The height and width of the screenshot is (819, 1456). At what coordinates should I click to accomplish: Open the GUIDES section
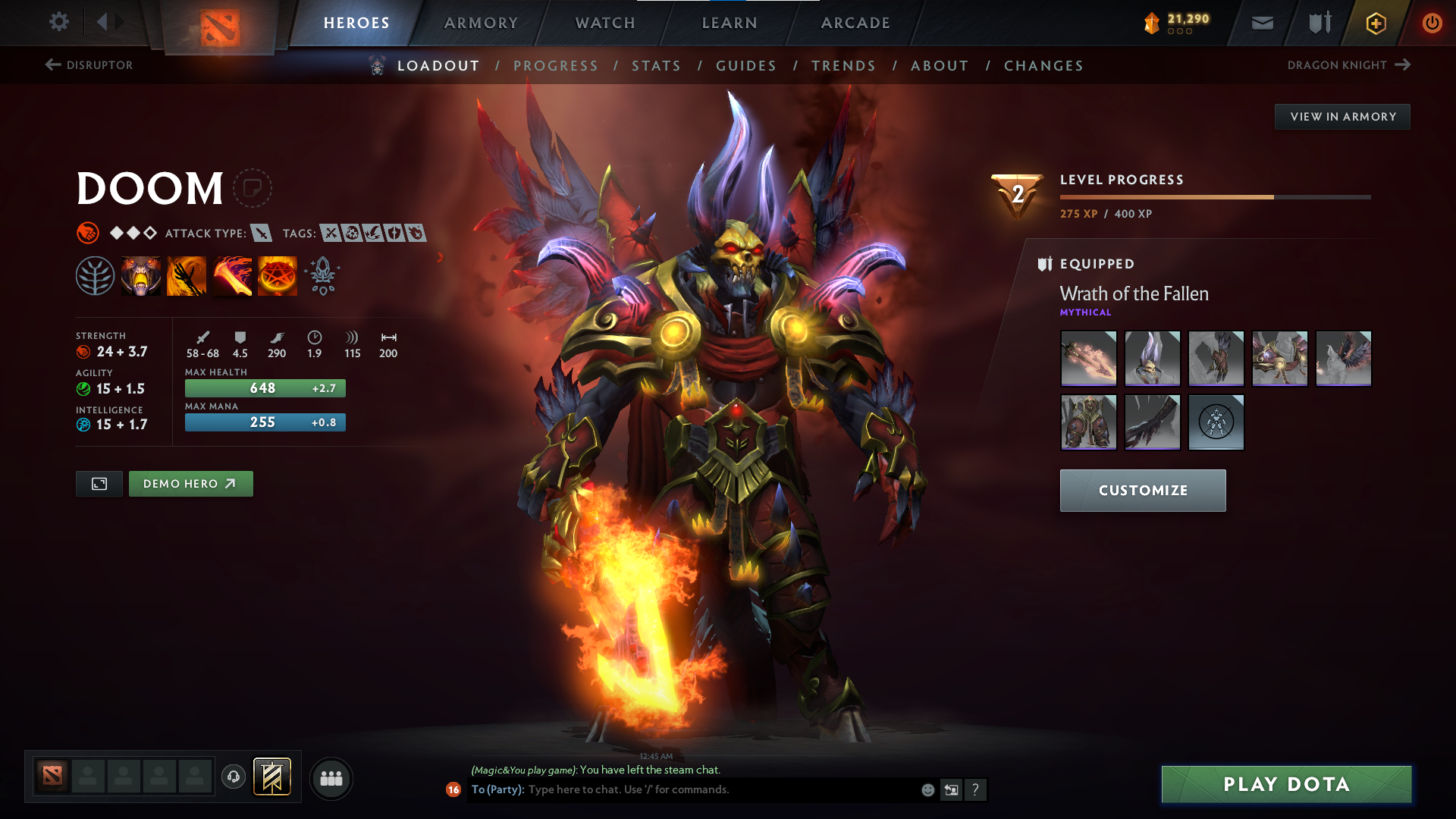746,66
